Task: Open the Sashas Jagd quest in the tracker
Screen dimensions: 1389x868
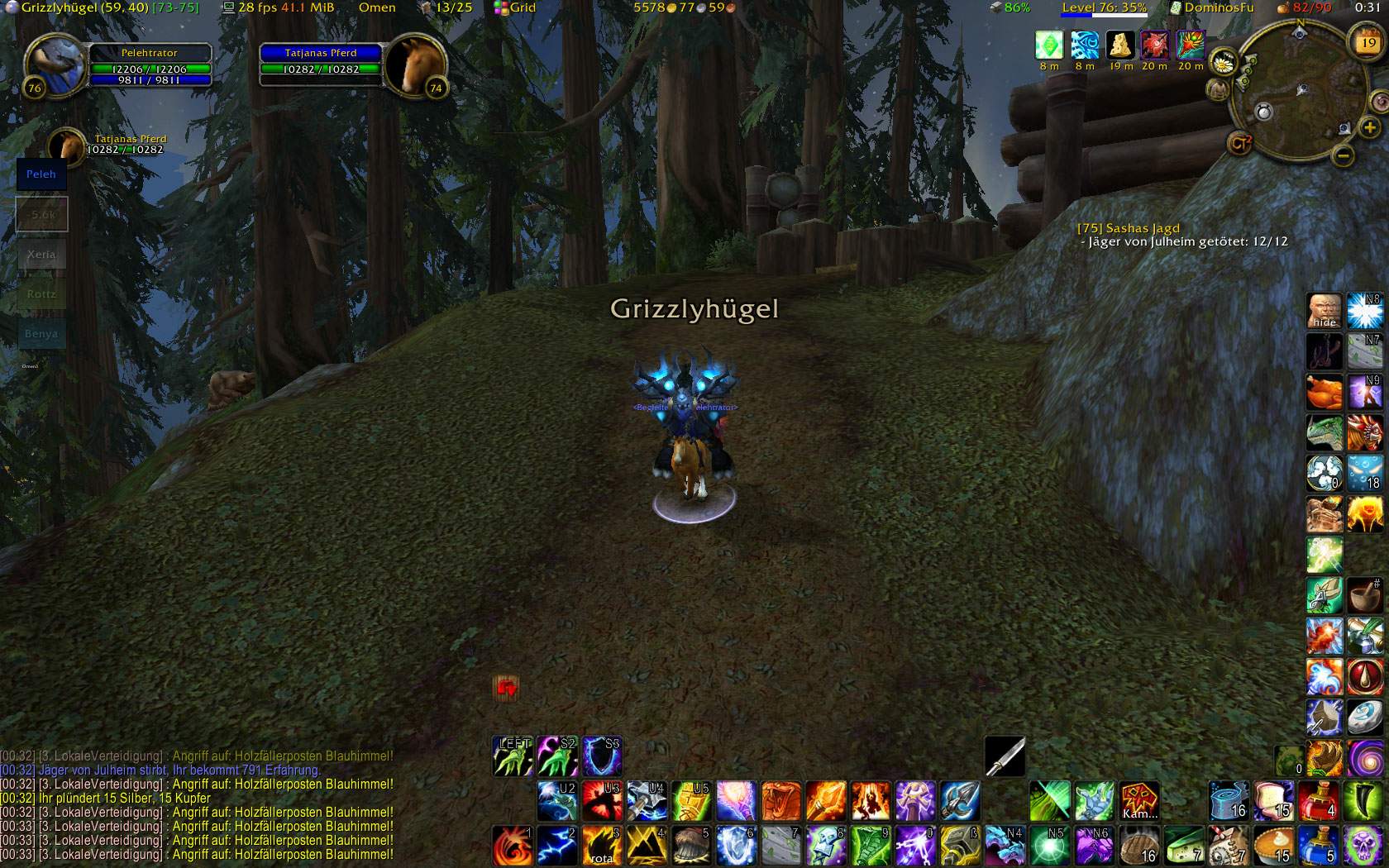Action: 1129,228
